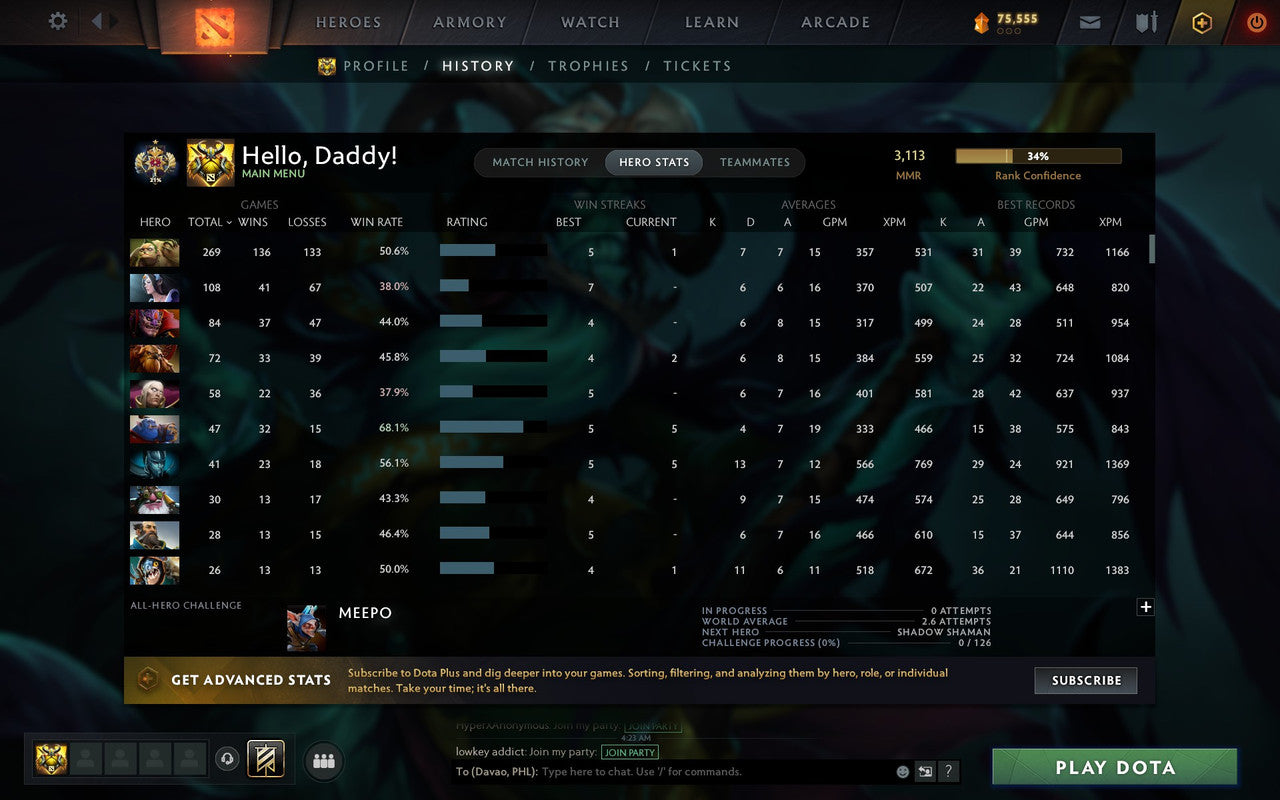
Task: Open the Total column sort dropdown
Action: pyautogui.click(x=210, y=222)
